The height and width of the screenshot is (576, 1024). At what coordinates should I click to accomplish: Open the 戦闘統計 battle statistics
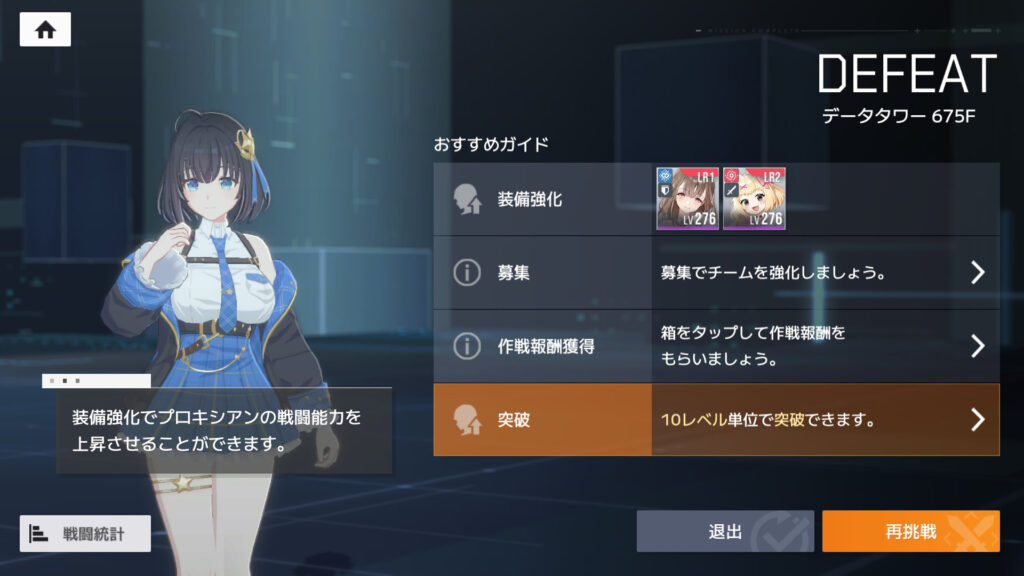click(85, 533)
